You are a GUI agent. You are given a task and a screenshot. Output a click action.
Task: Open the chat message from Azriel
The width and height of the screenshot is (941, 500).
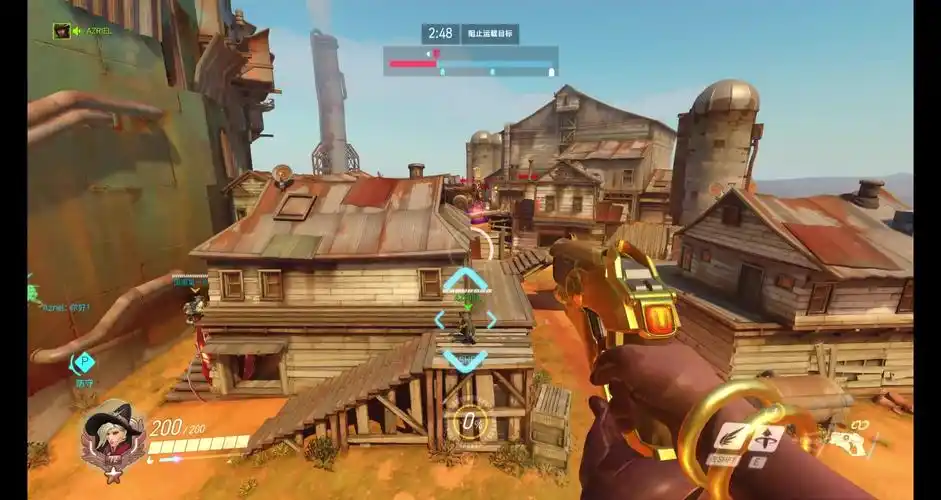point(60,307)
